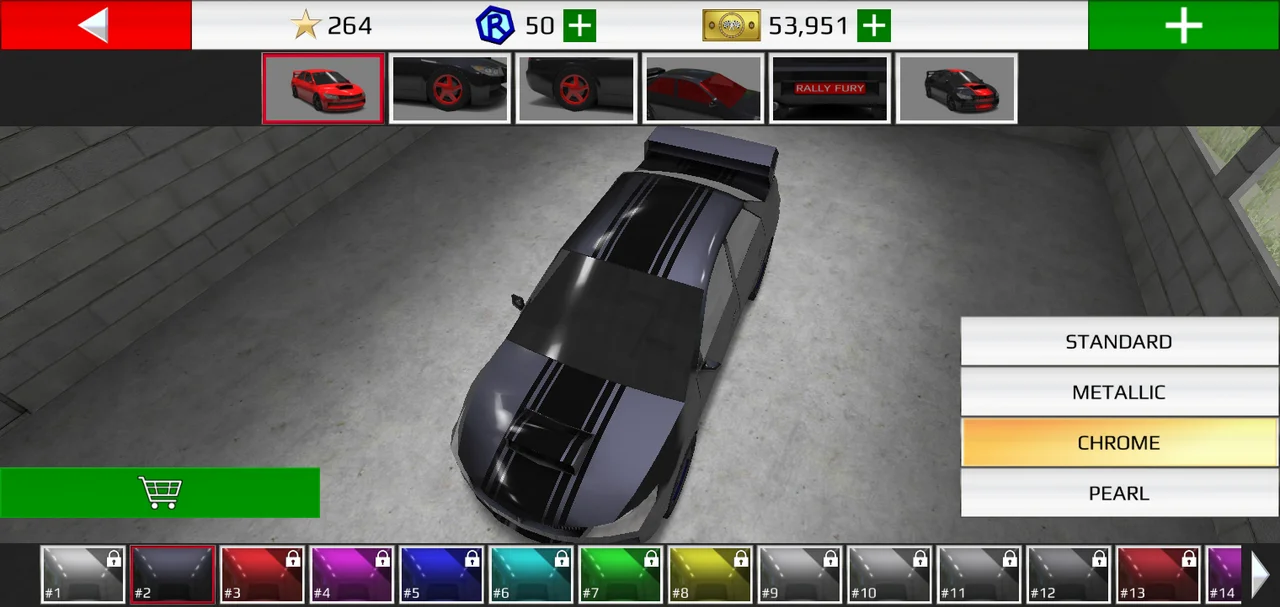Open the RALLY FURY license plate thumbnail
The height and width of the screenshot is (607, 1280).
pos(830,89)
